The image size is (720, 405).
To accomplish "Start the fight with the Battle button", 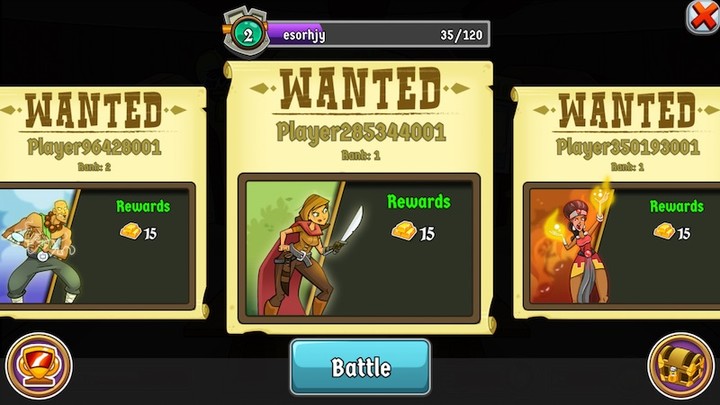I will pyautogui.click(x=360, y=367).
